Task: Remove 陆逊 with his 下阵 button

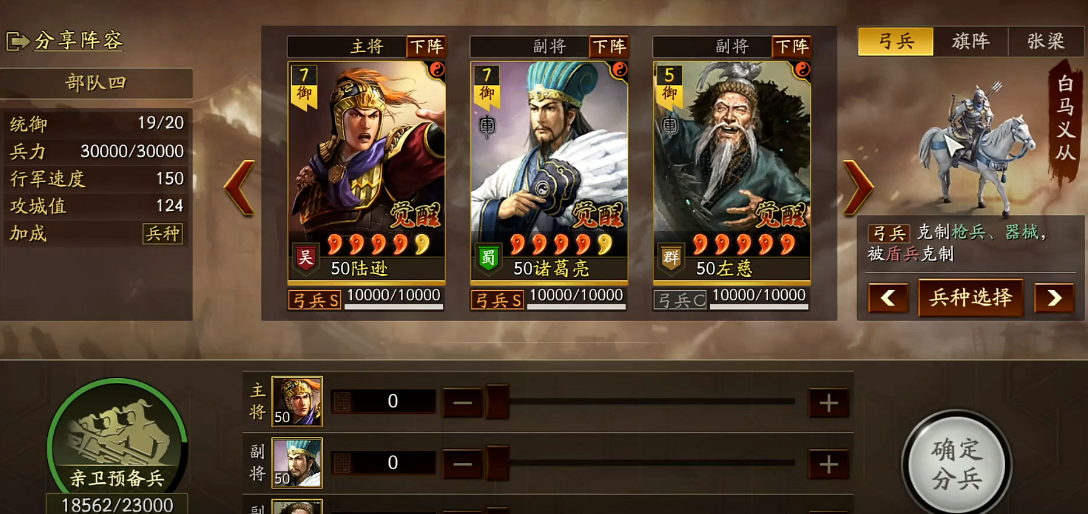Action: (x=426, y=47)
